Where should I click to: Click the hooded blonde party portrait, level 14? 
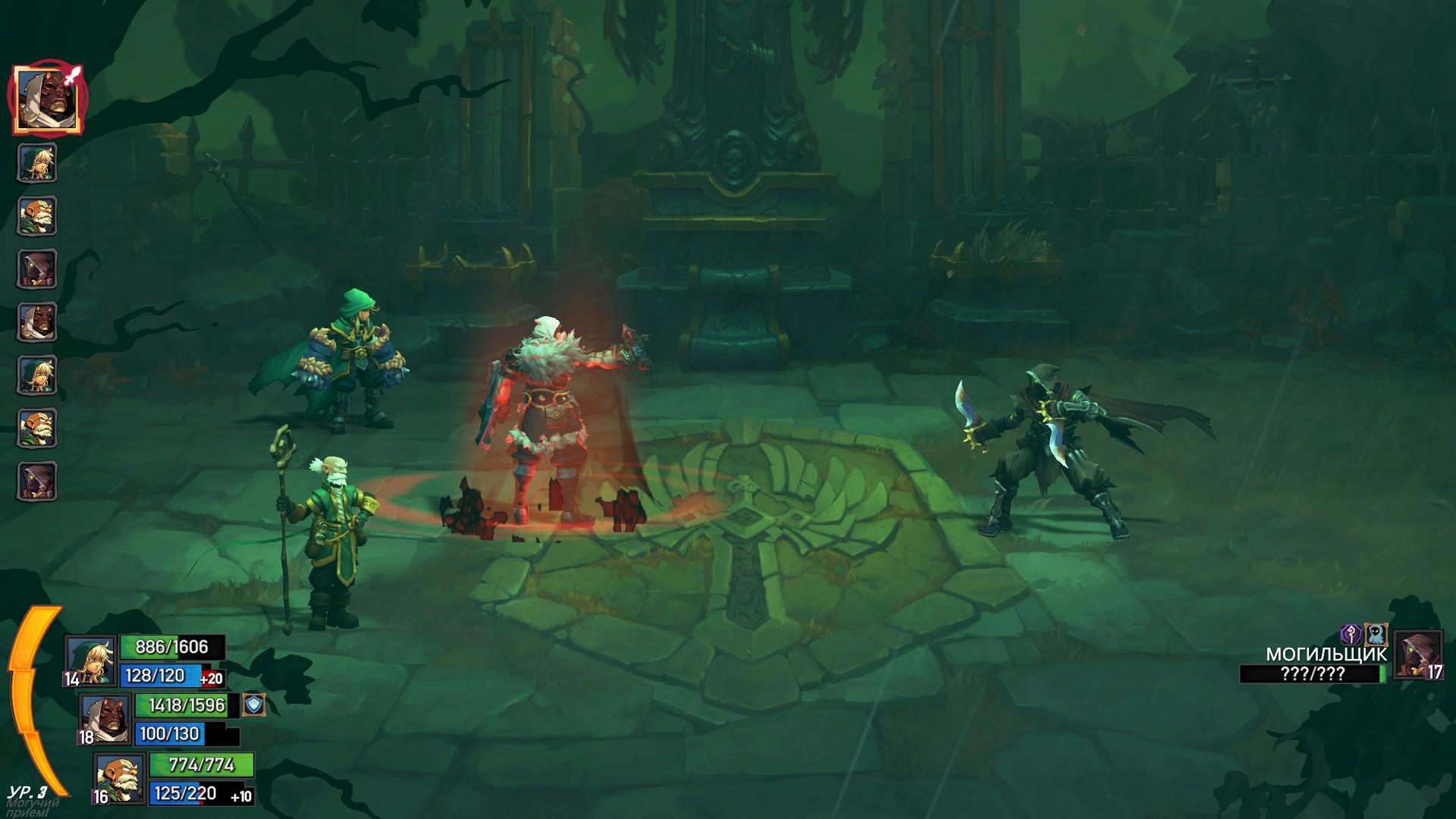tap(92, 660)
